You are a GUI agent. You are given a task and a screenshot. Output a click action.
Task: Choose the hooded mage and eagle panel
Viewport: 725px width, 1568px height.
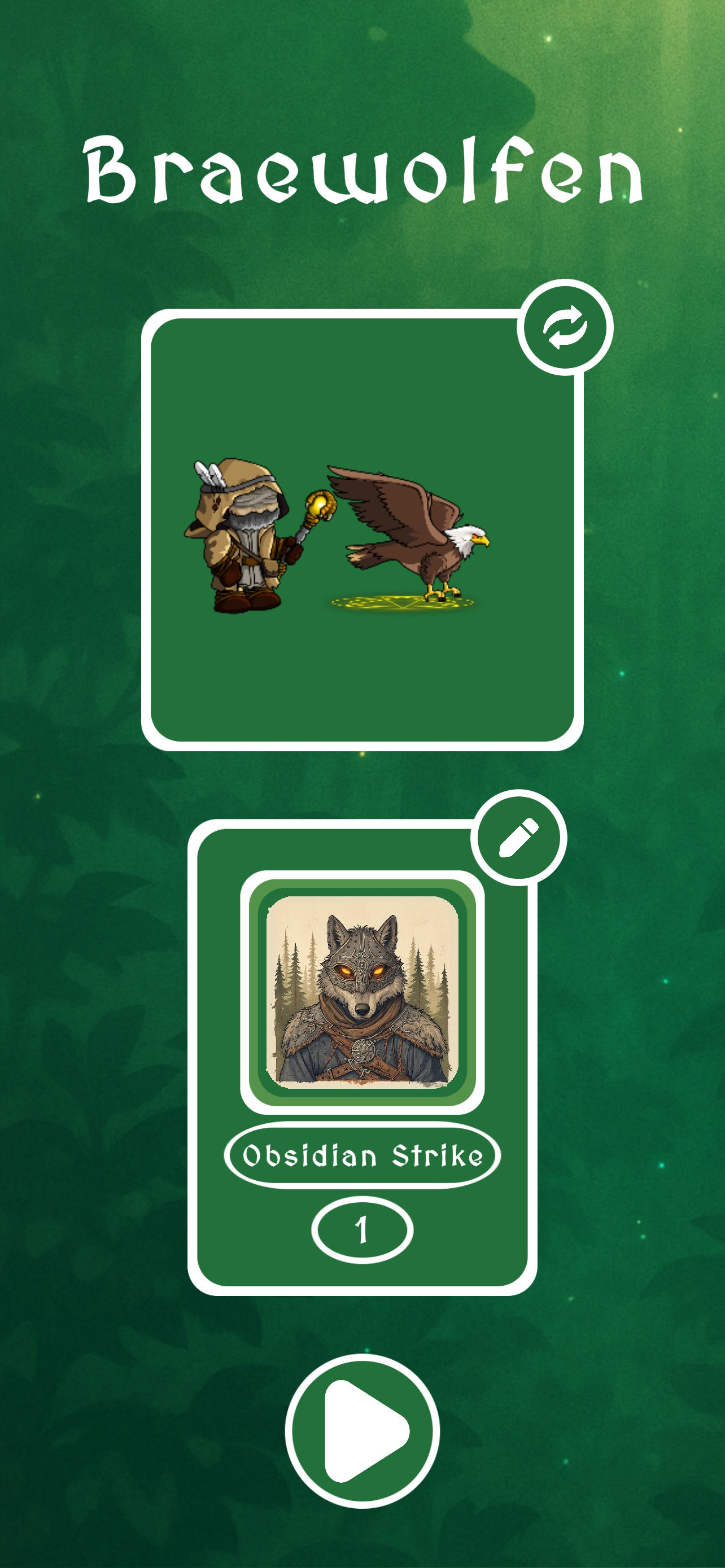coord(362,529)
